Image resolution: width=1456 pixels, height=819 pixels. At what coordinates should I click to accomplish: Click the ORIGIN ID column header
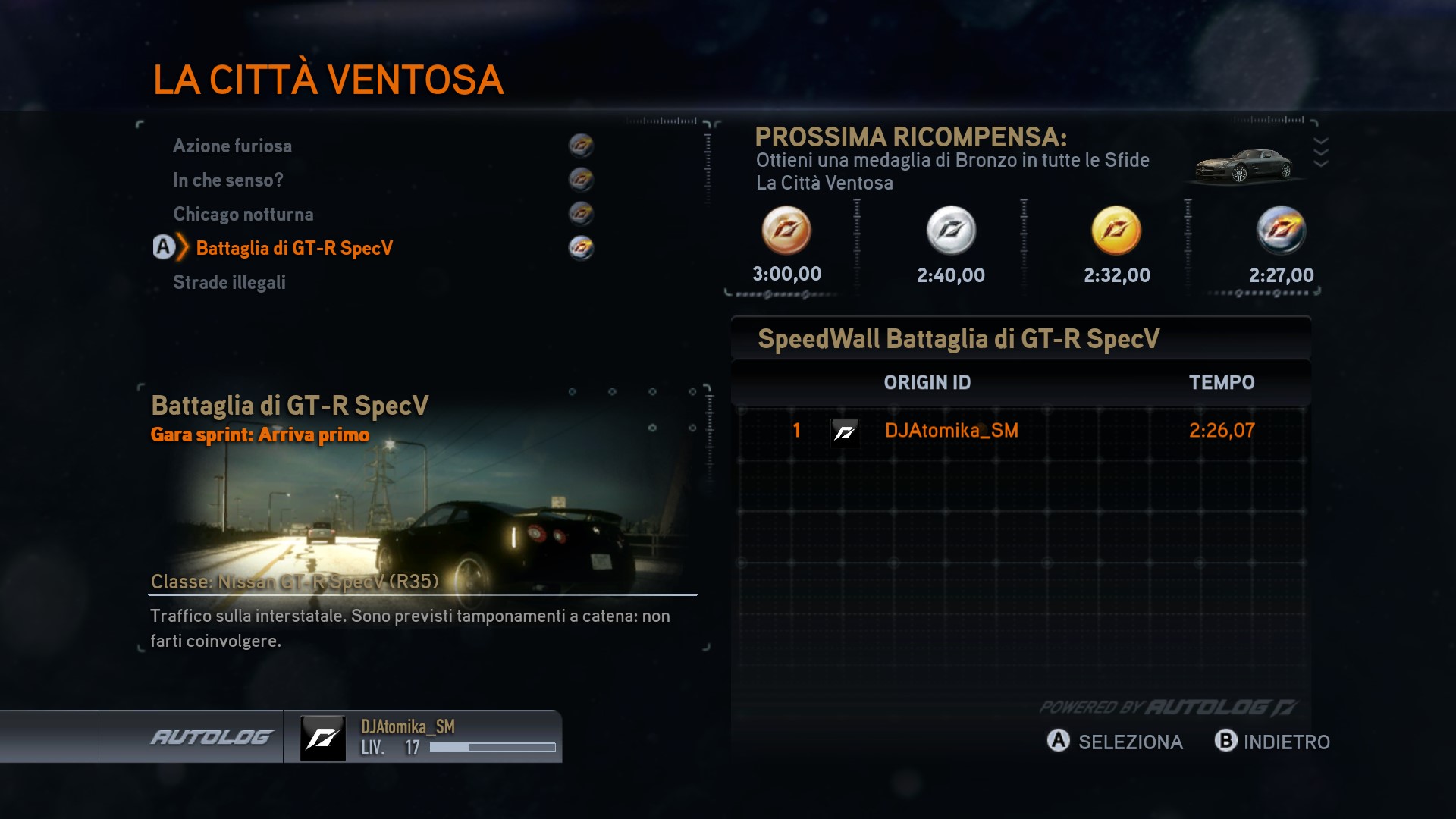tap(927, 382)
